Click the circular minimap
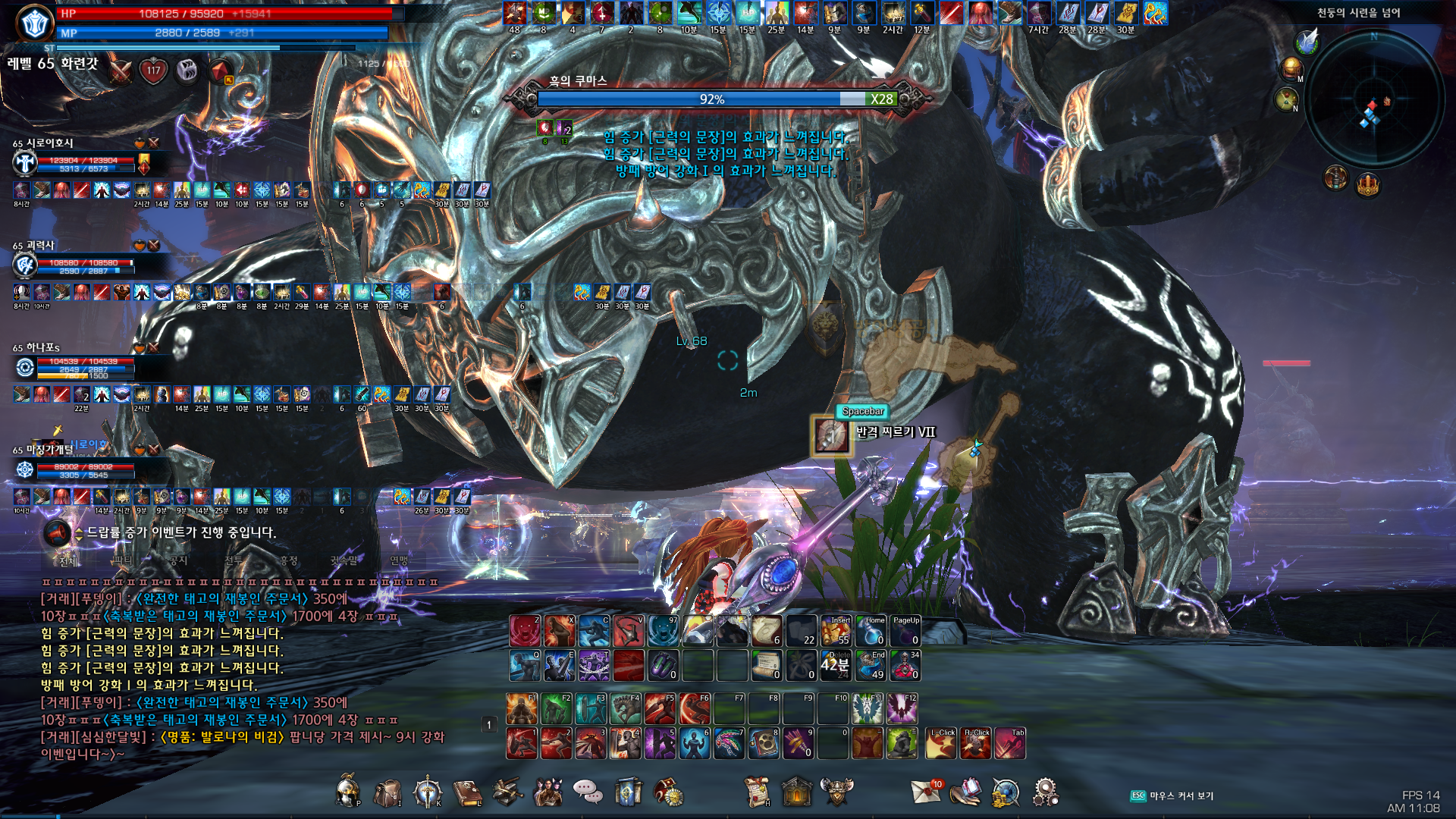The height and width of the screenshot is (819, 1456). coord(1373,100)
